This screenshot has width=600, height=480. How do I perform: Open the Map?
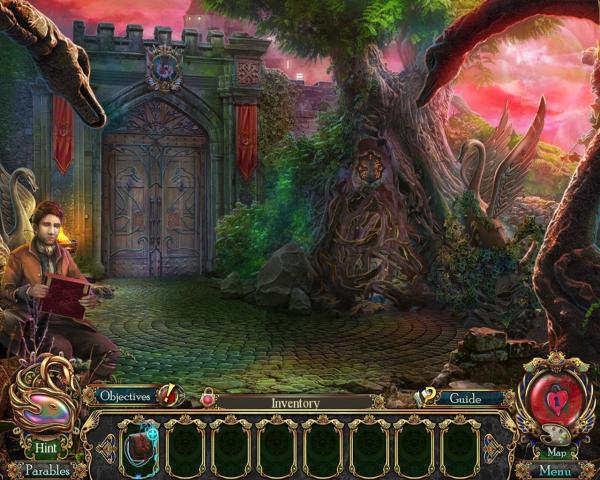(x=558, y=451)
